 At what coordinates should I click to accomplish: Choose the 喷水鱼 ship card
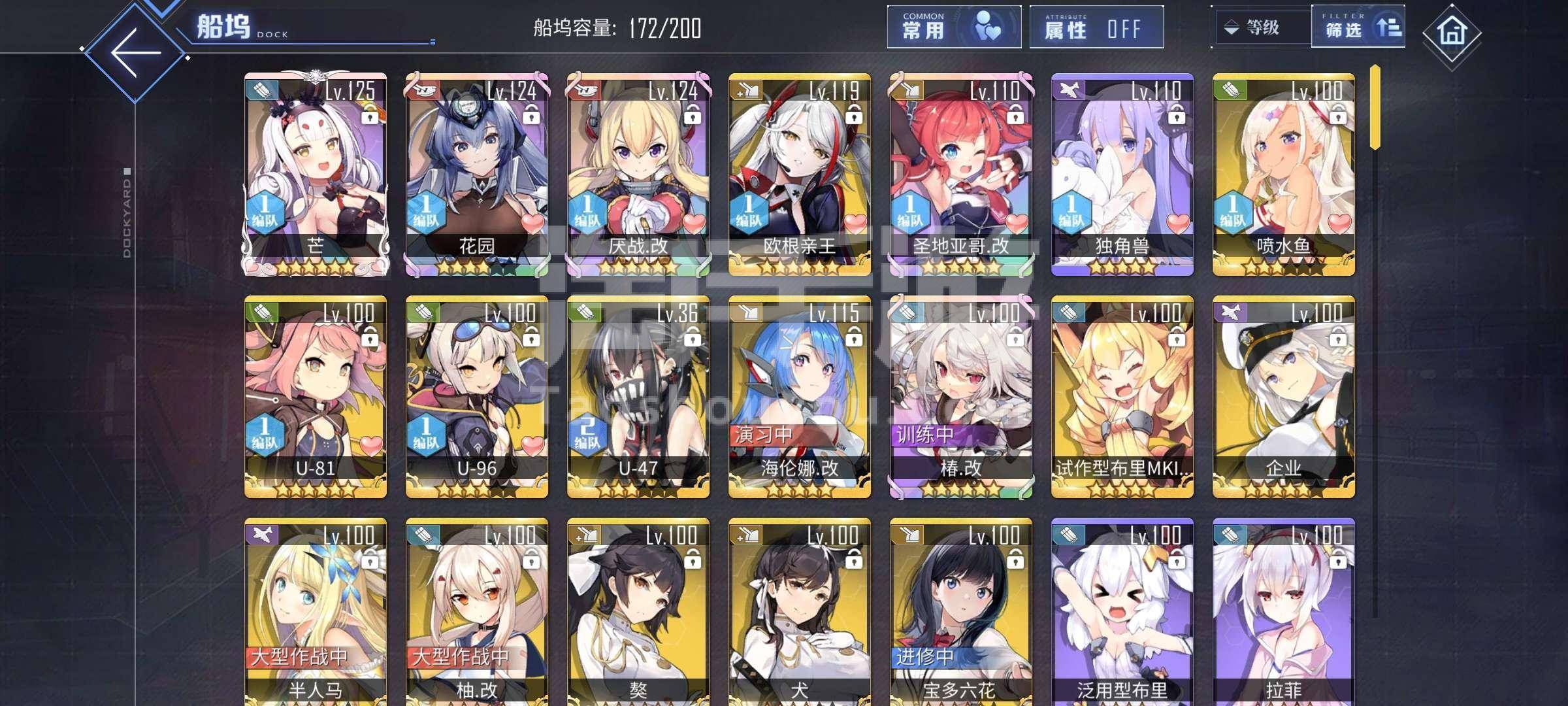coord(1284,174)
